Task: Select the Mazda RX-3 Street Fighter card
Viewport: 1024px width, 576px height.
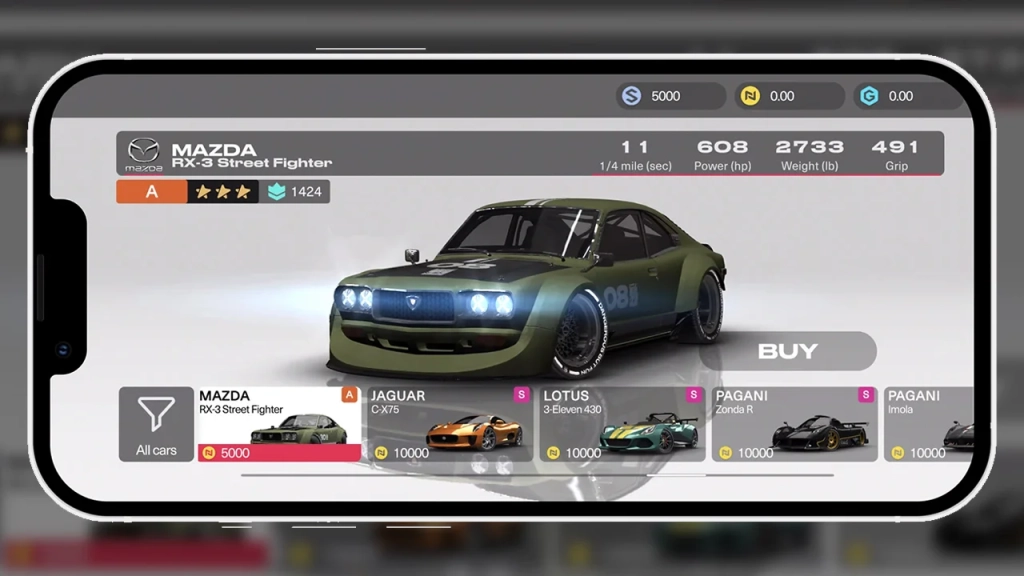Action: coord(279,424)
